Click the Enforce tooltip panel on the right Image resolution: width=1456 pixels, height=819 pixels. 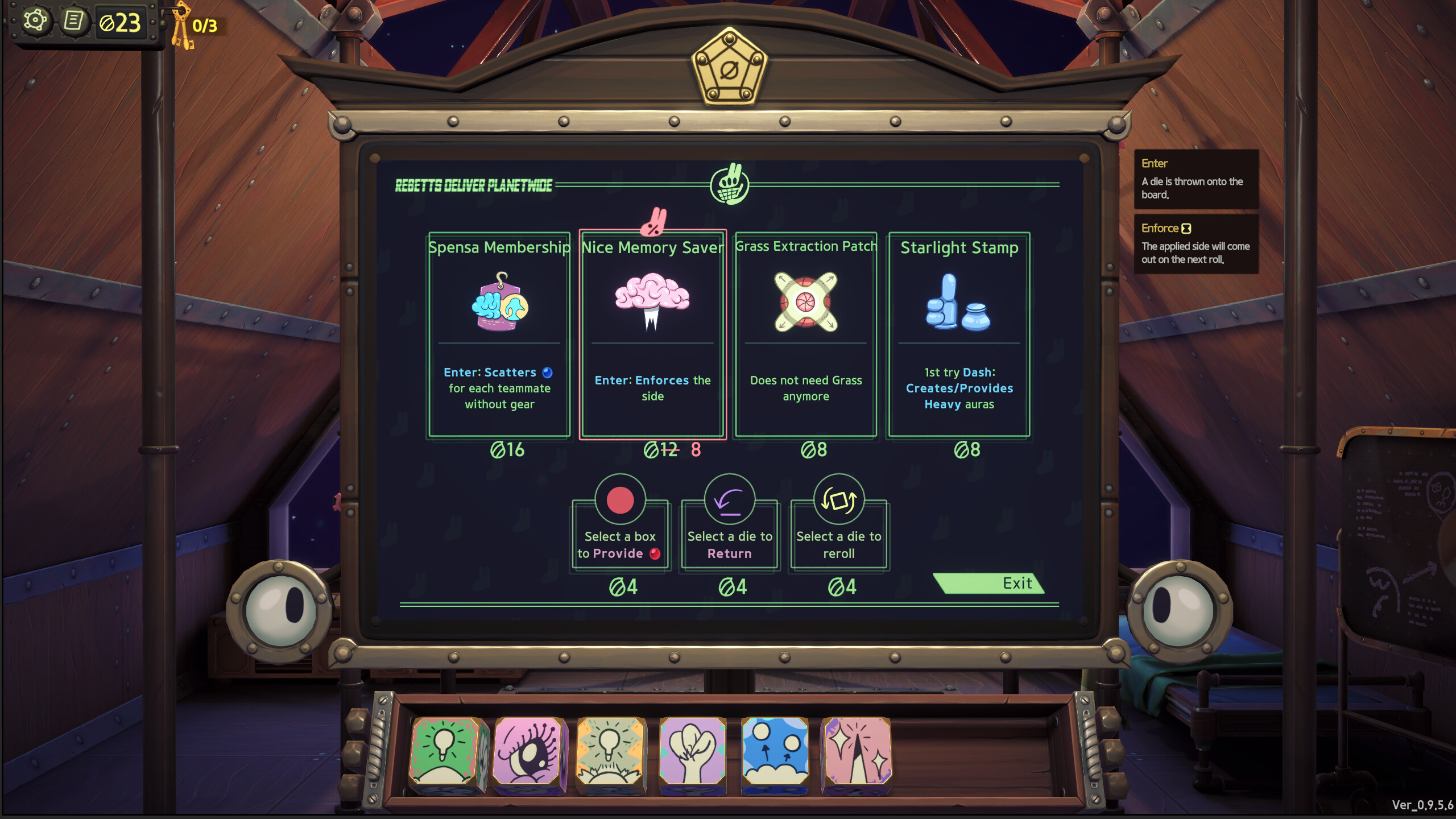pyautogui.click(x=1196, y=243)
